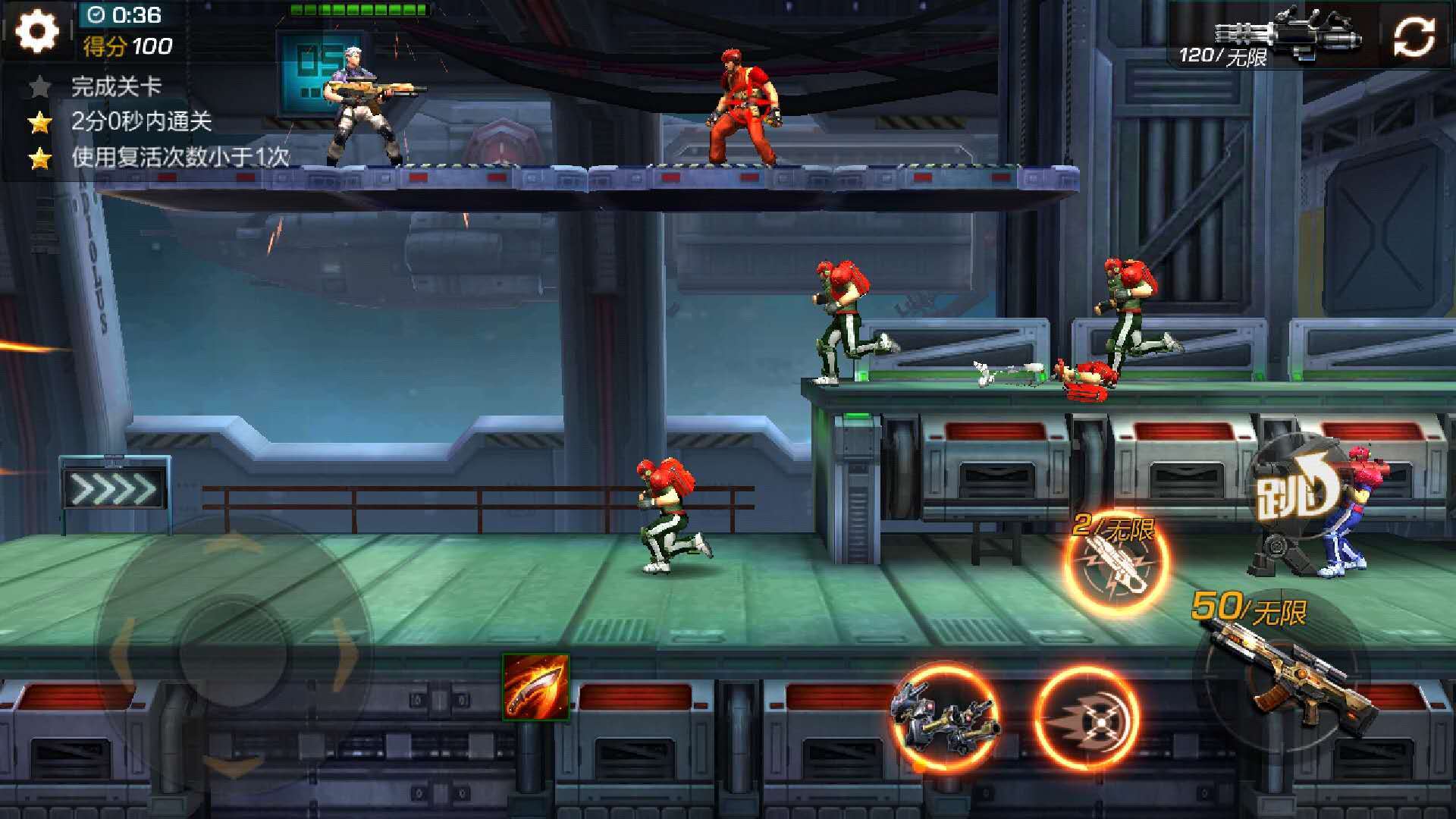Tap the virtual joystick right arrow
The height and width of the screenshot is (819, 1456).
(345, 652)
